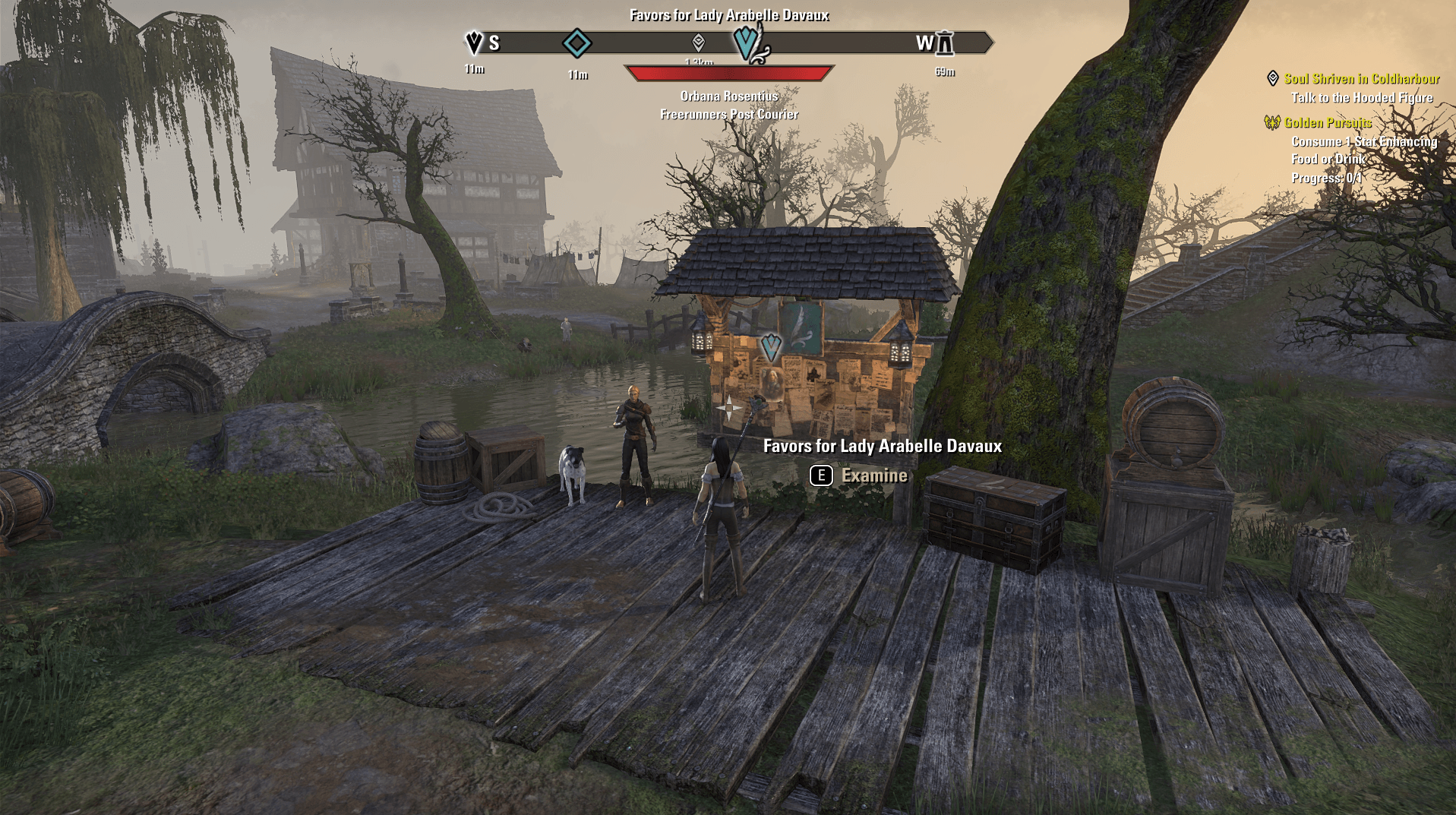Select the teal quill quest marker on the compass

(x=750, y=42)
